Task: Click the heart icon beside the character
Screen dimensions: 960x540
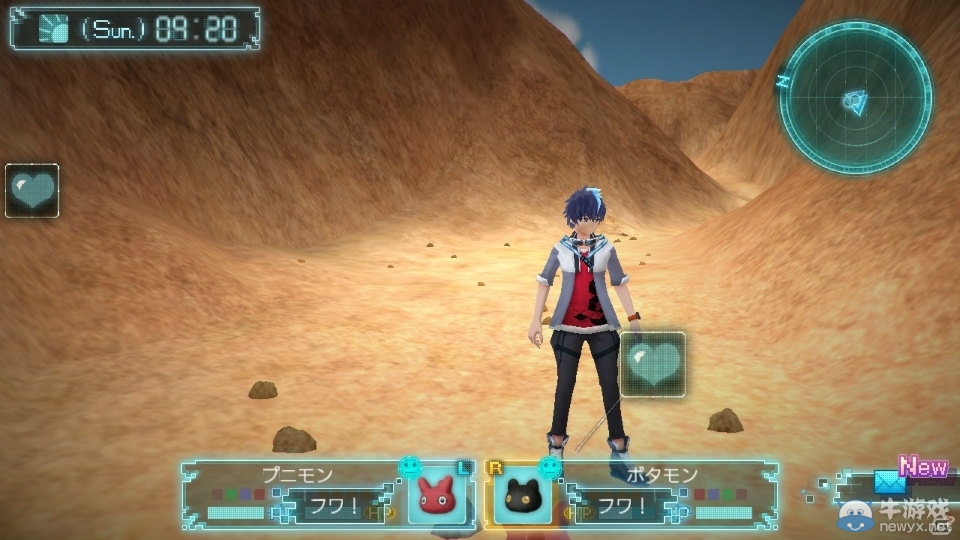Action: (x=653, y=364)
